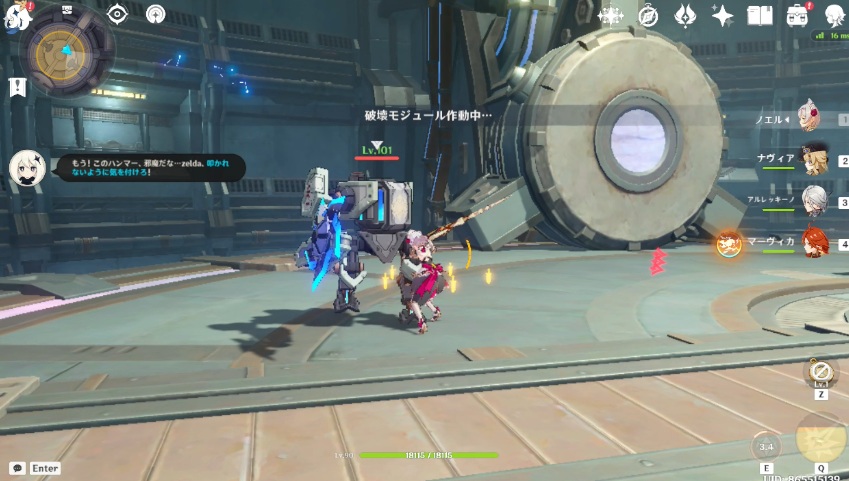Viewport: 849px width, 481px height.
Task: Switch to party member アルレッキーノ
Action: click(814, 201)
